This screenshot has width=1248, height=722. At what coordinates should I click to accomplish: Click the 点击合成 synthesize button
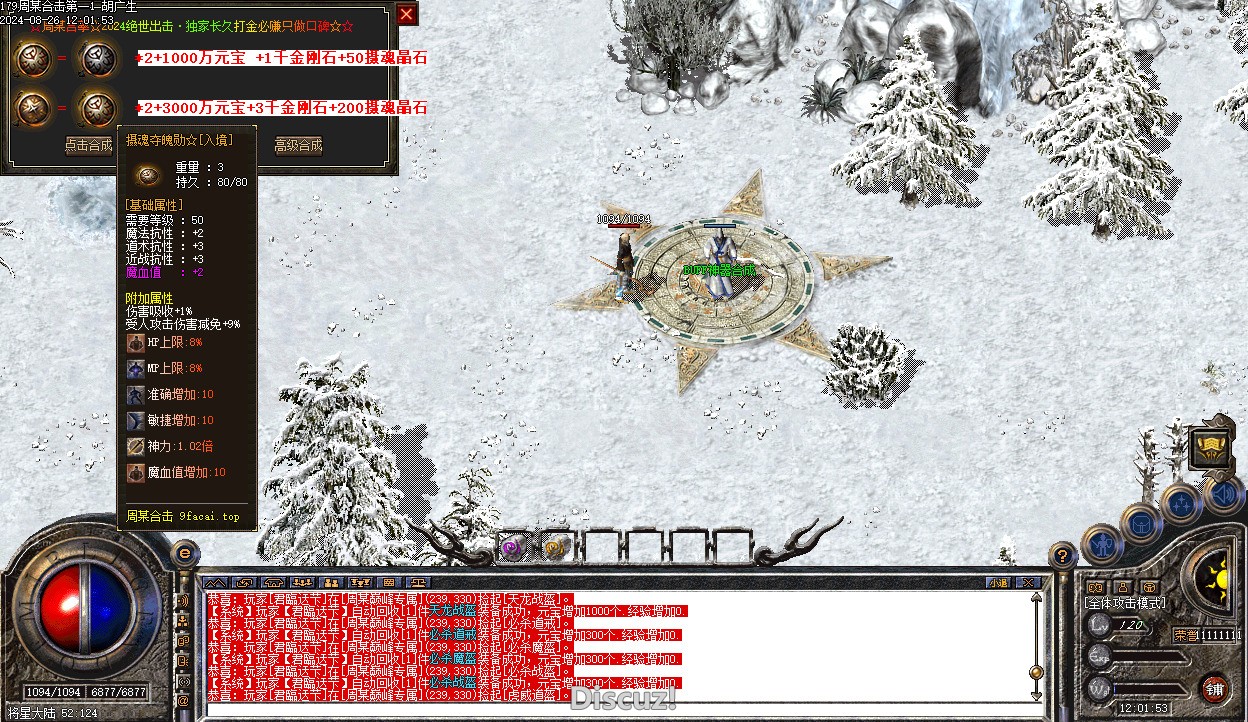[89, 145]
